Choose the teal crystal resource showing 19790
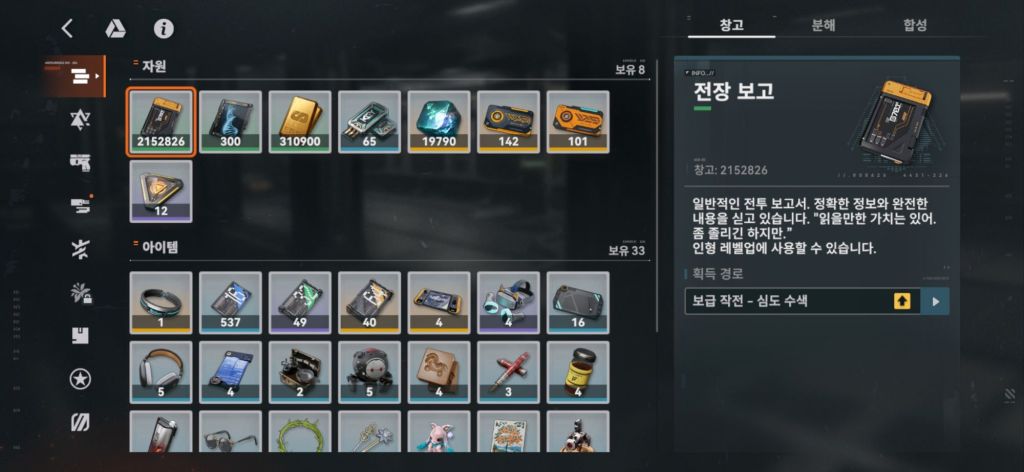The height and width of the screenshot is (472, 1024). (x=439, y=122)
